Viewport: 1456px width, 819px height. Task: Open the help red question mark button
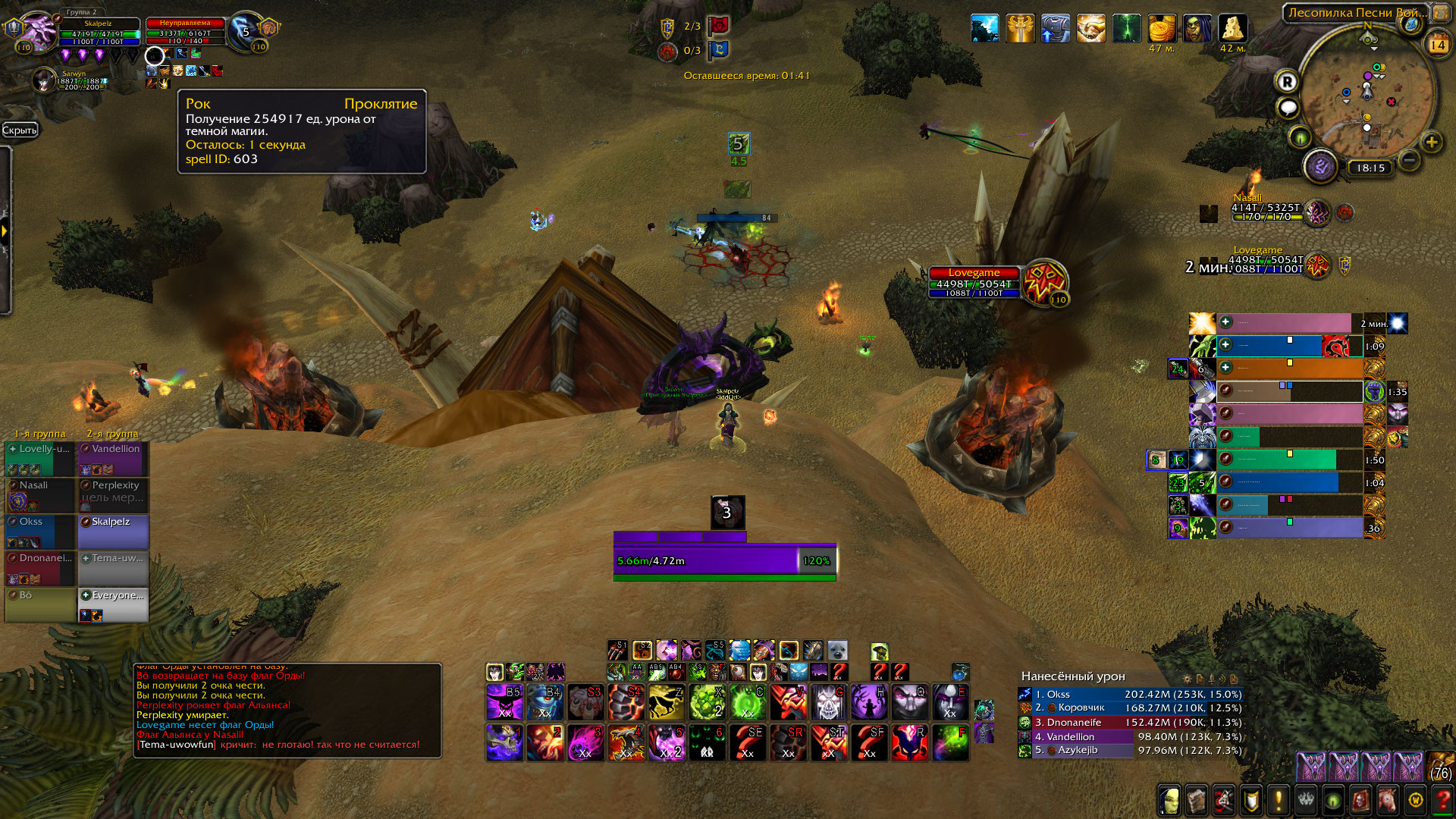pyautogui.click(x=1442, y=799)
